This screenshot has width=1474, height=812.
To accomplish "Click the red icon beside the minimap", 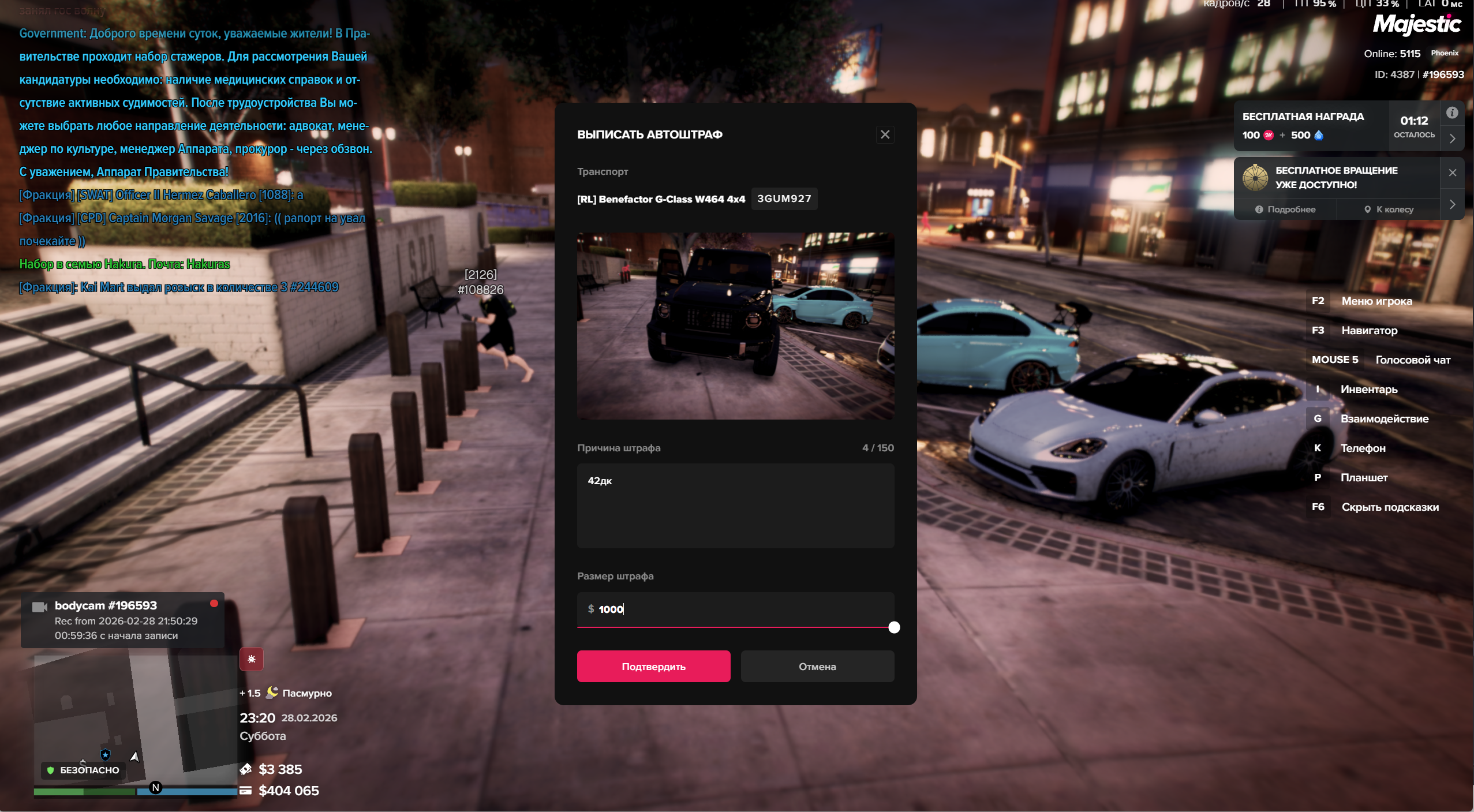I will click(252, 659).
